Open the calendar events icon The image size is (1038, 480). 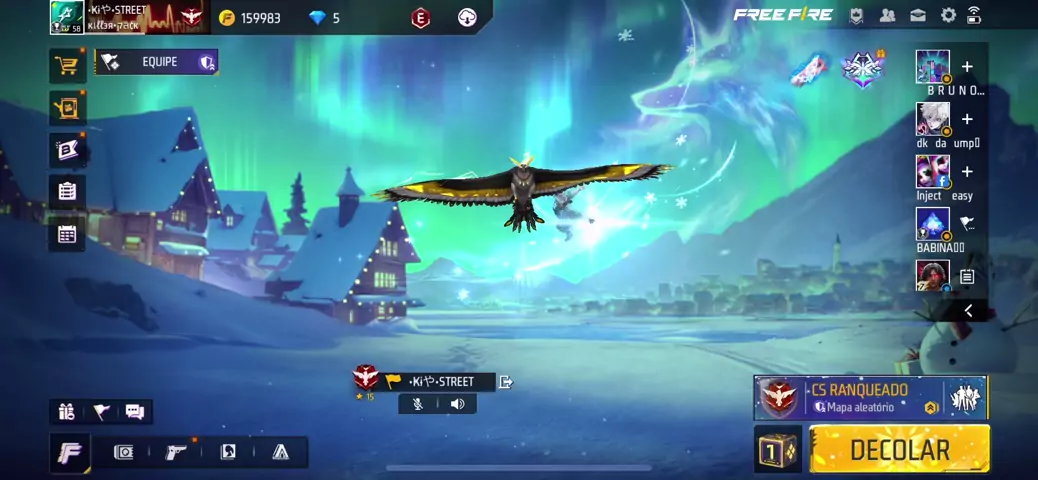pyautogui.click(x=67, y=234)
